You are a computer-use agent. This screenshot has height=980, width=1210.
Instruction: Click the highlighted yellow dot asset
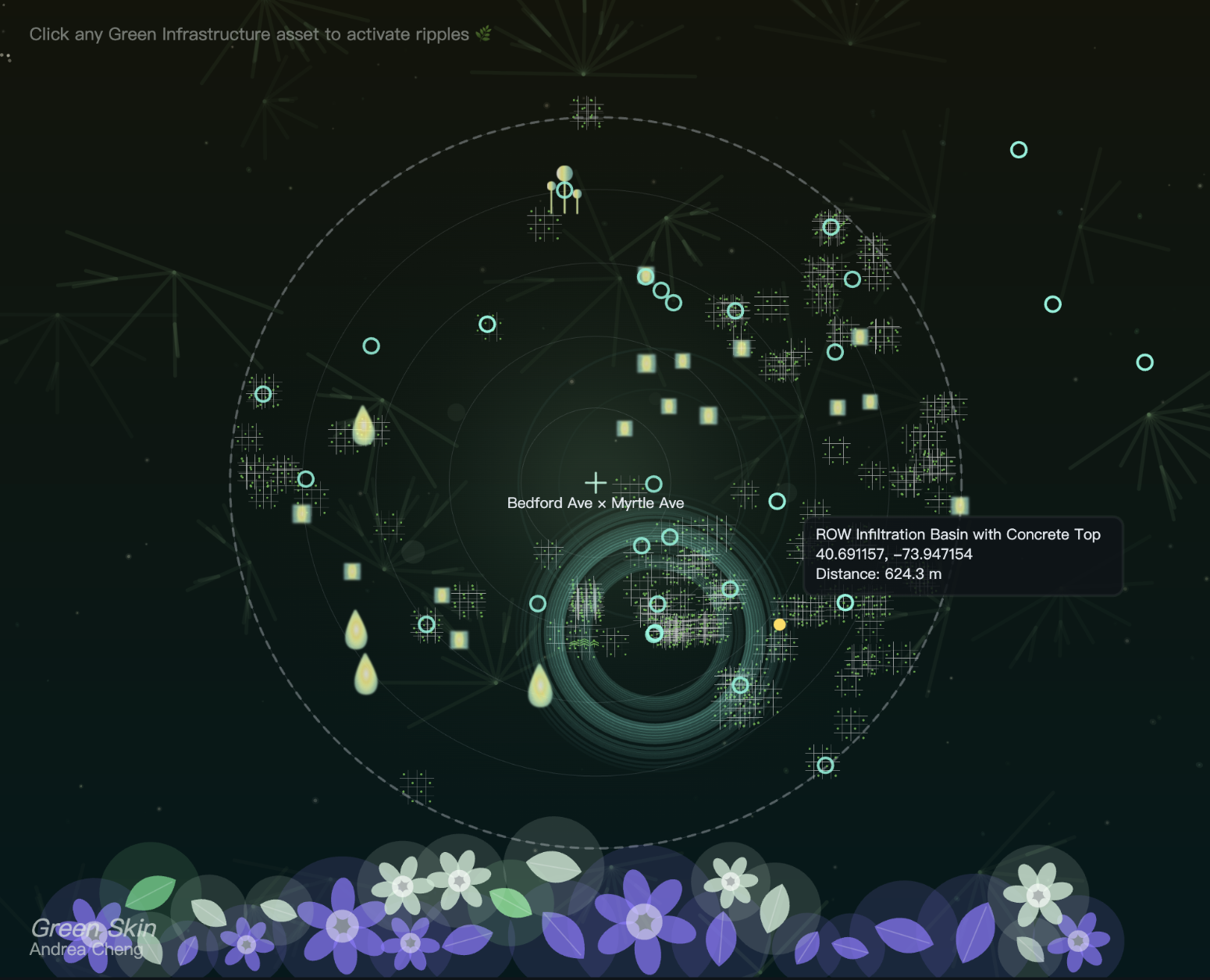tap(778, 623)
